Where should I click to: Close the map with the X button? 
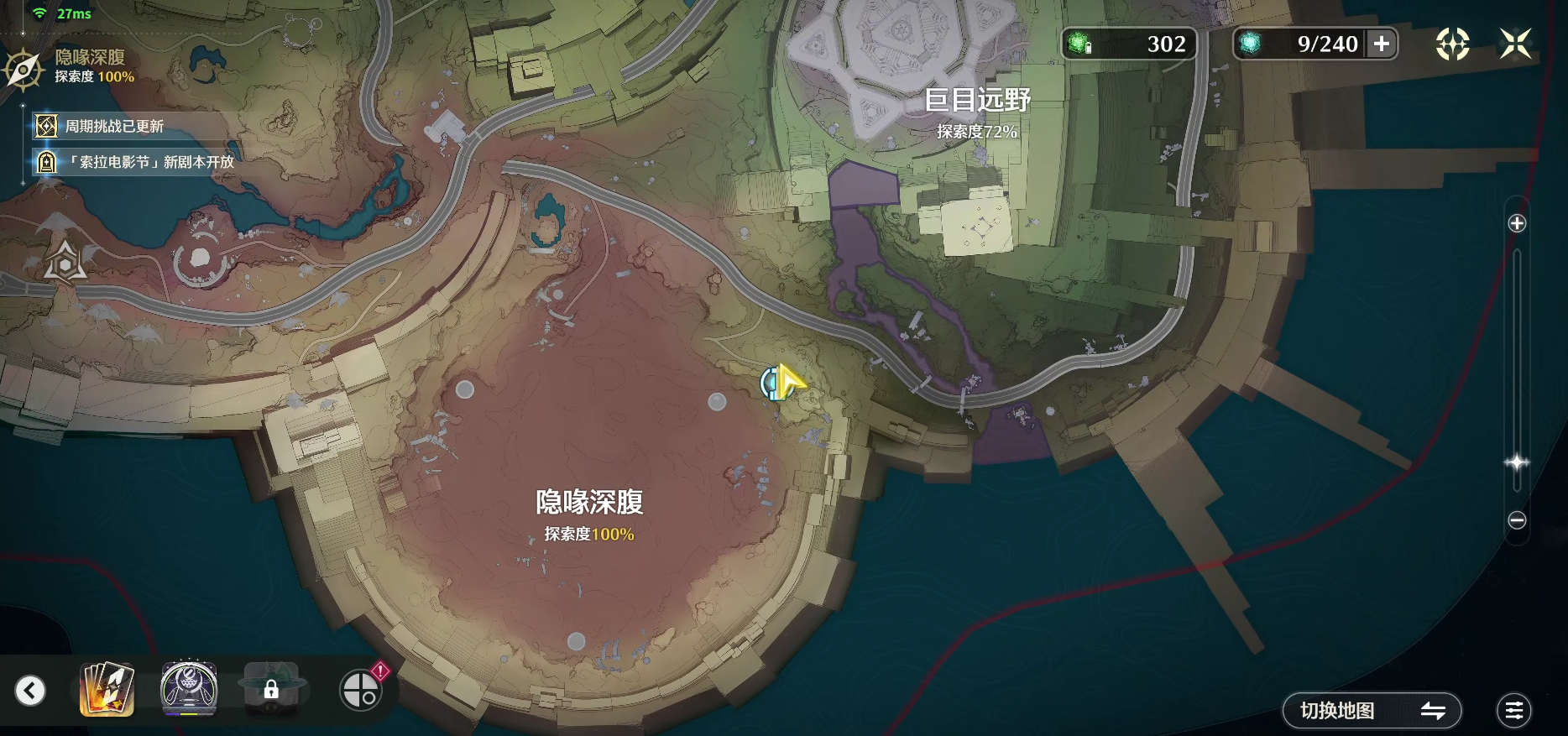[1515, 44]
